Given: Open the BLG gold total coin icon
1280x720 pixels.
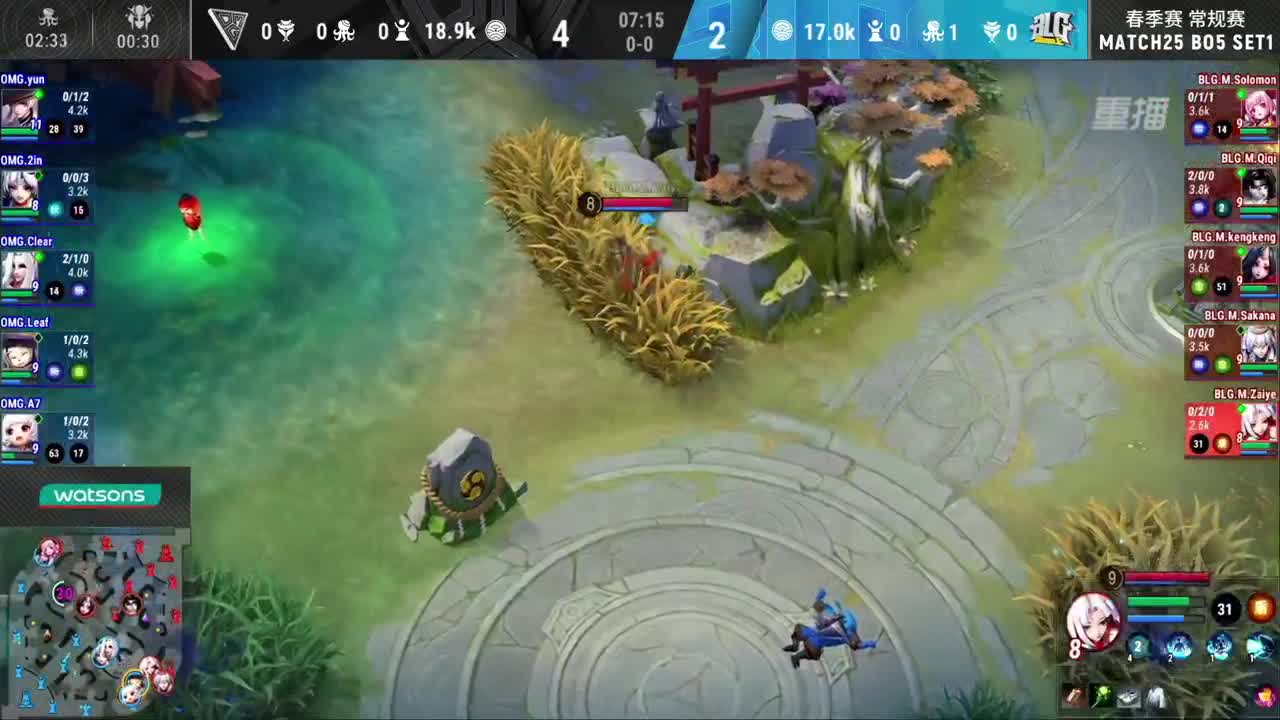Looking at the screenshot, I should pyautogui.click(x=784, y=31).
